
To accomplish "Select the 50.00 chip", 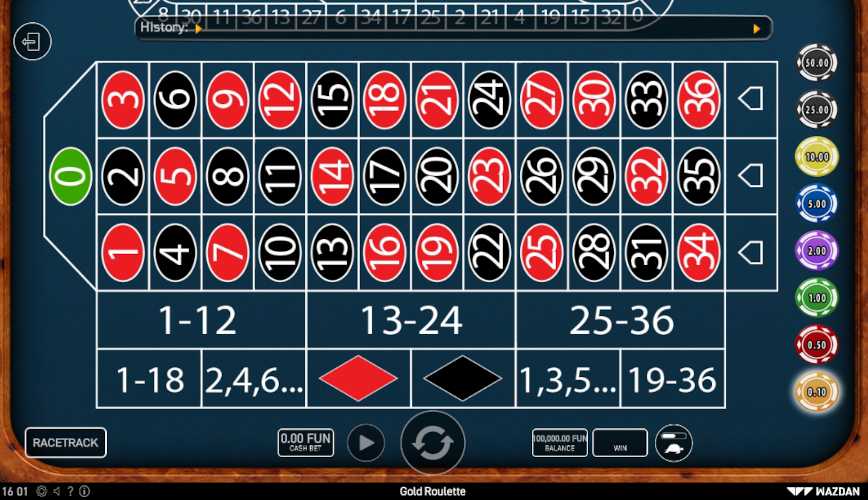I will tap(816, 64).
